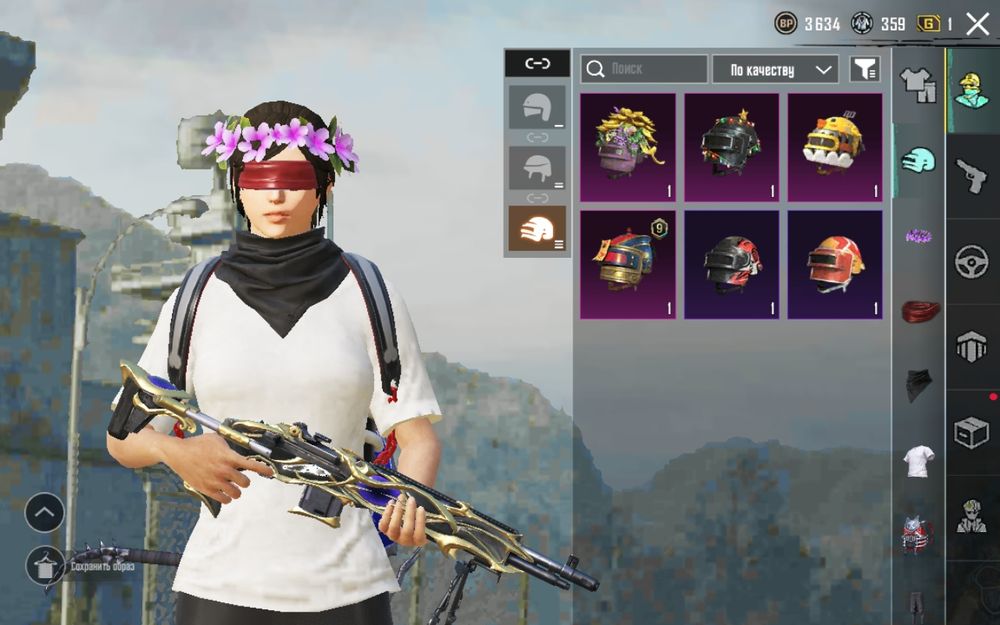Open the filter funnel button

[x=865, y=69]
